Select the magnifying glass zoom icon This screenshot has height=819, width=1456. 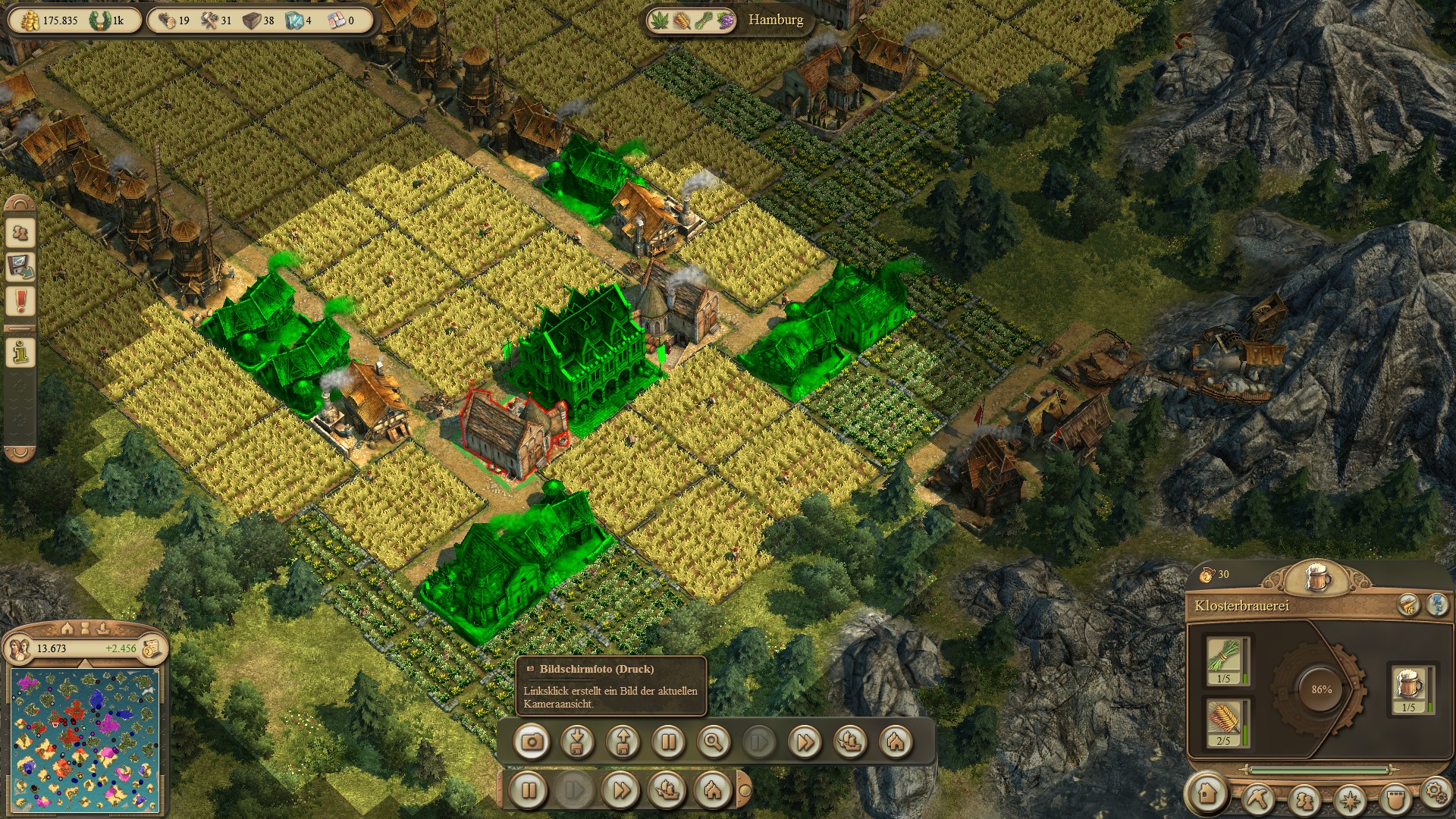point(714,743)
